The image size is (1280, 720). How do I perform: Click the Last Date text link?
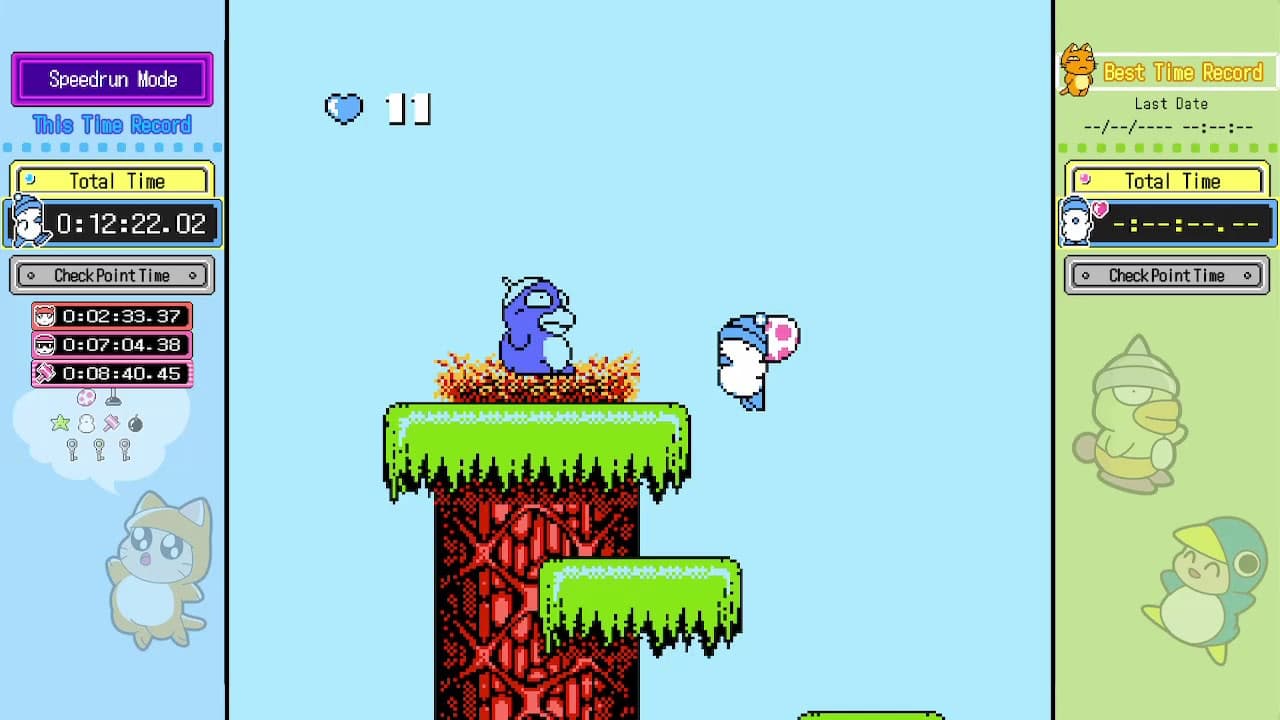pos(1170,104)
